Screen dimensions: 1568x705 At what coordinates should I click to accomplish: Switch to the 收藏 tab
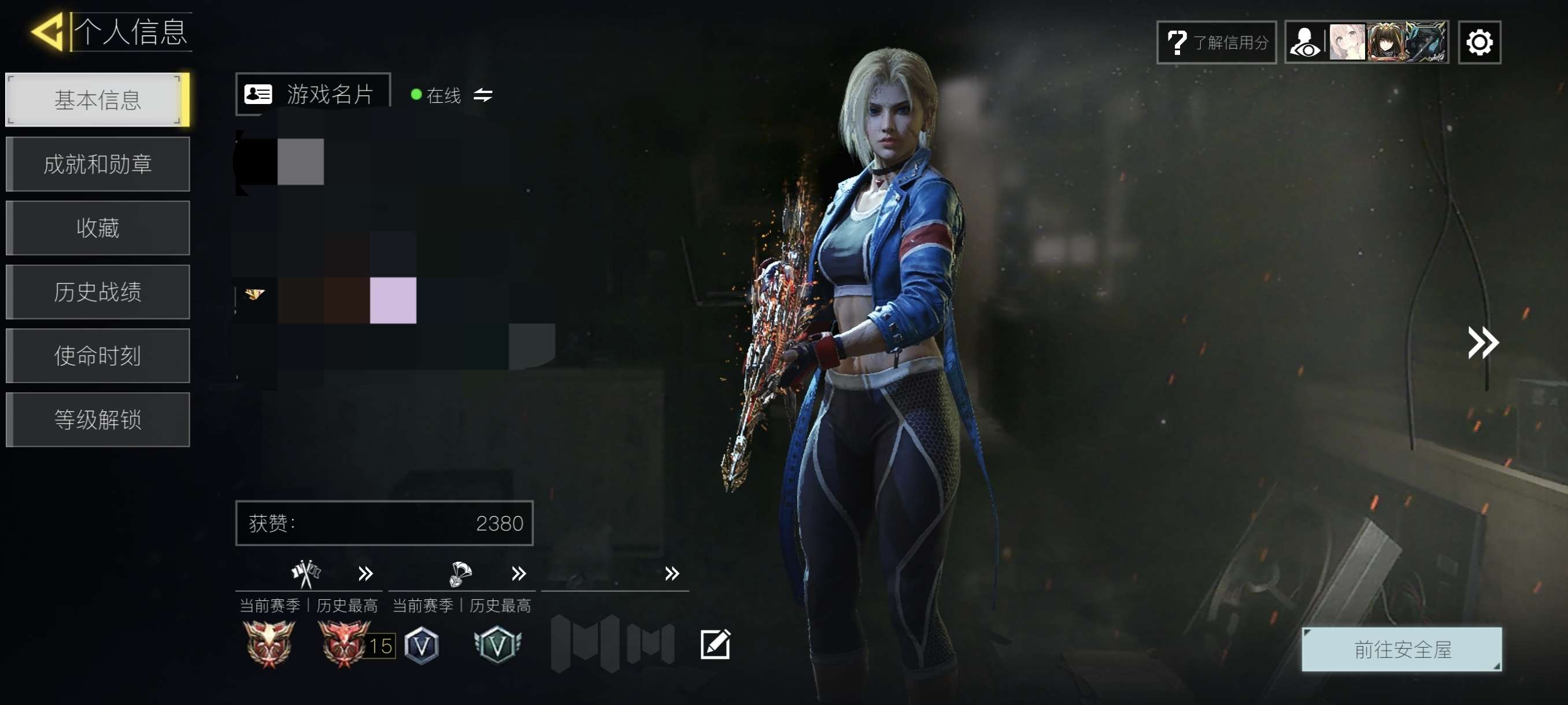97,228
